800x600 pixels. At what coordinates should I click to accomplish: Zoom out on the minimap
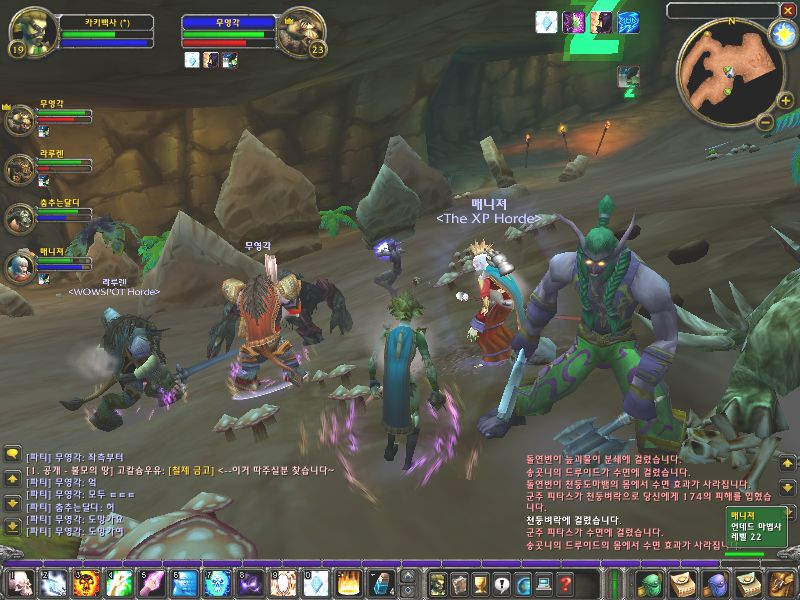coord(766,123)
